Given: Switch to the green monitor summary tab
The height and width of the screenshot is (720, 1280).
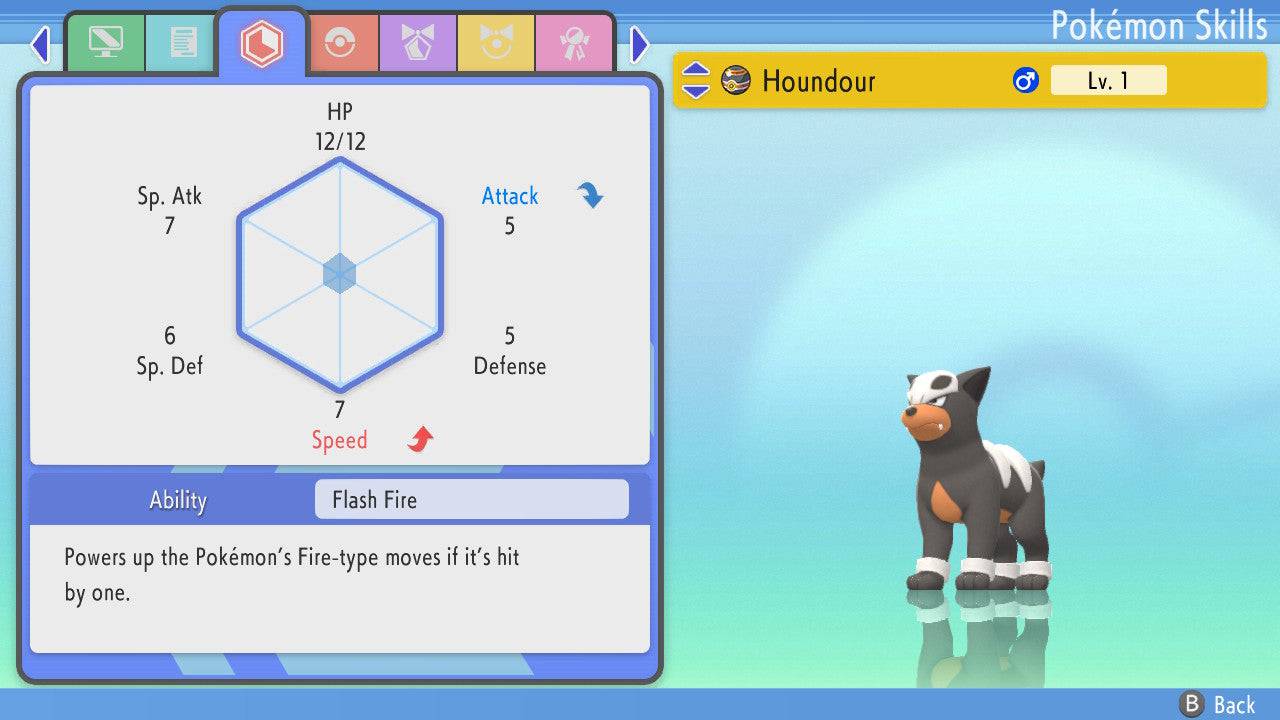Looking at the screenshot, I should [105, 43].
